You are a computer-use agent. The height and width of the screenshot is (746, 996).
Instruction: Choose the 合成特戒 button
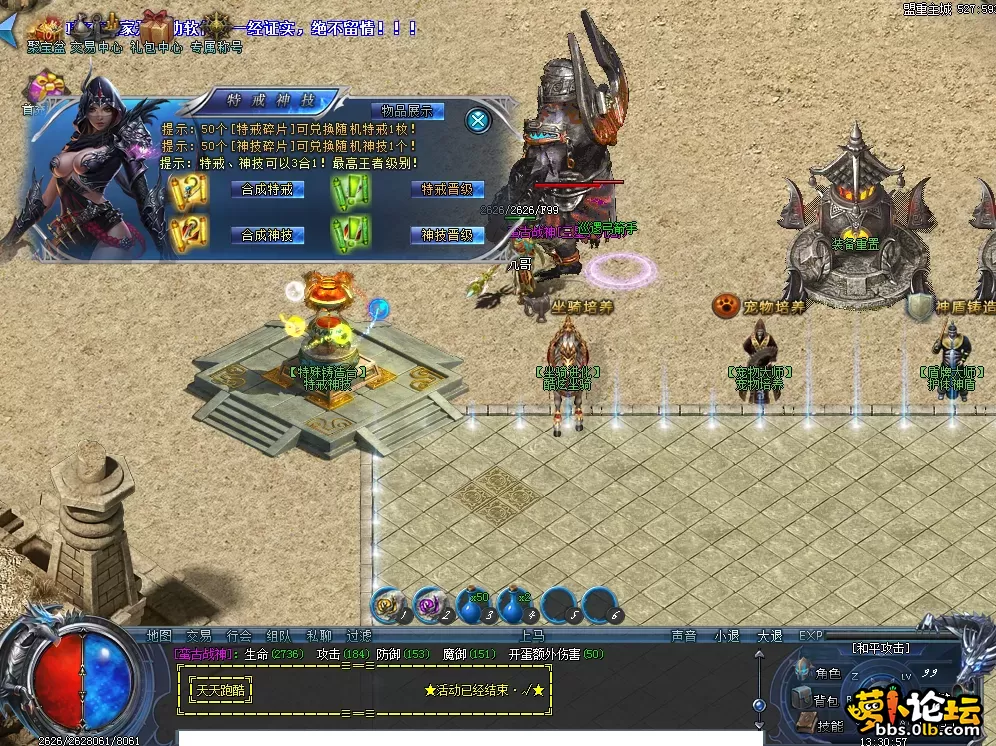(x=267, y=189)
